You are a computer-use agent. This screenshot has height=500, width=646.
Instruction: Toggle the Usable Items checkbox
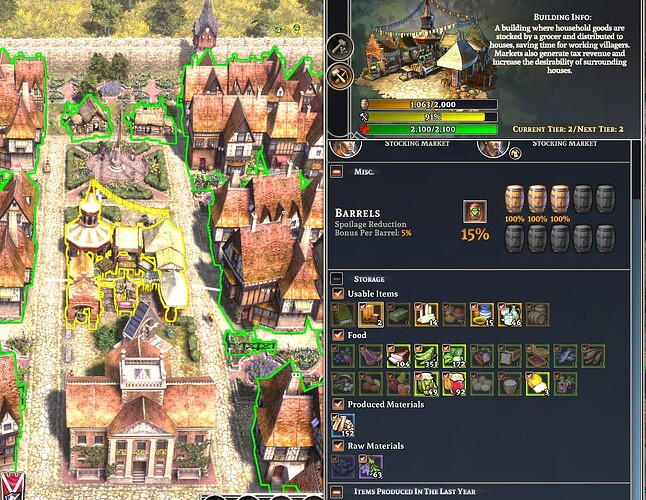point(338,294)
